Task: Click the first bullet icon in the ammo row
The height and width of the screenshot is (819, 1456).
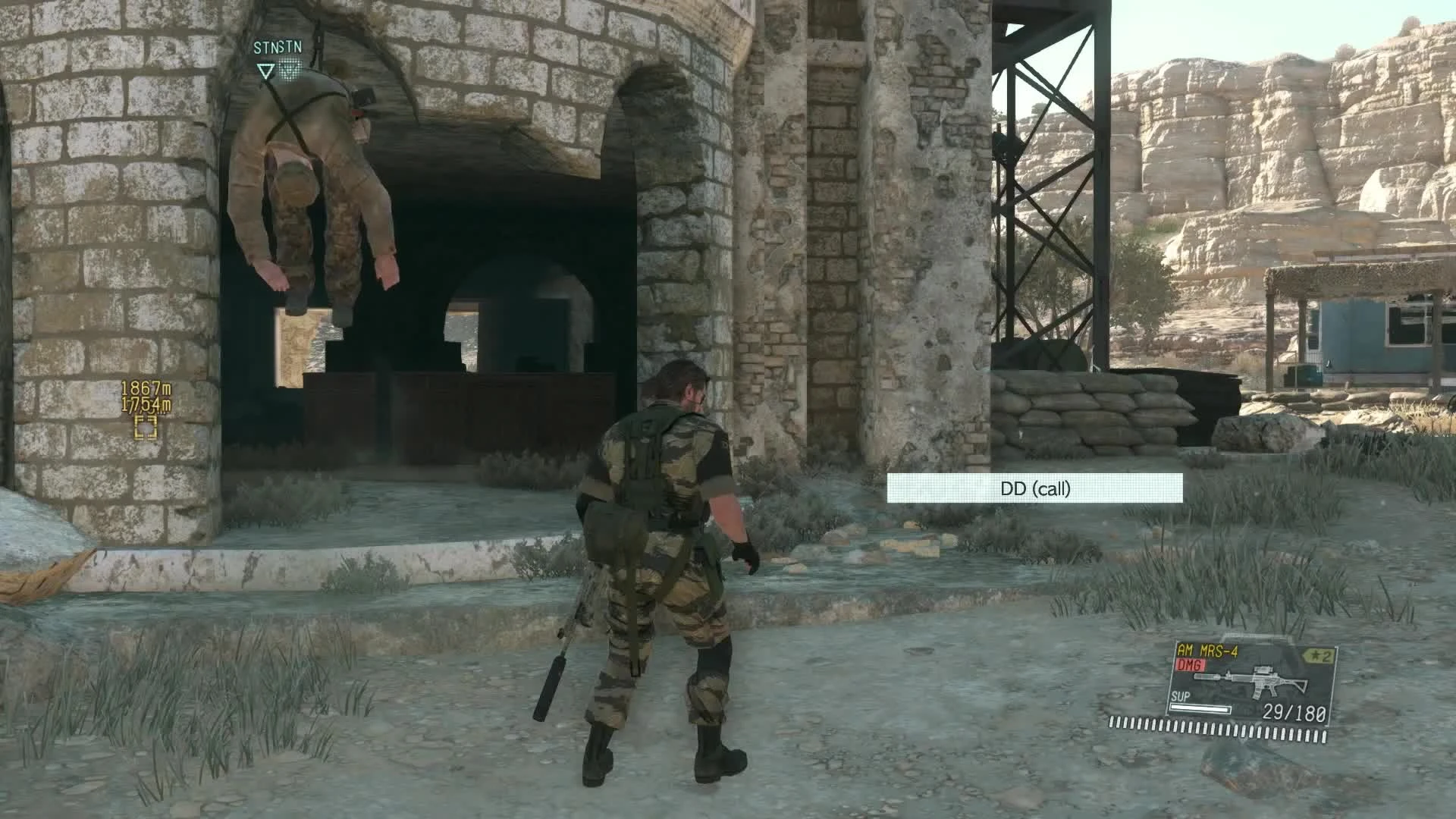Action: pos(1111,722)
